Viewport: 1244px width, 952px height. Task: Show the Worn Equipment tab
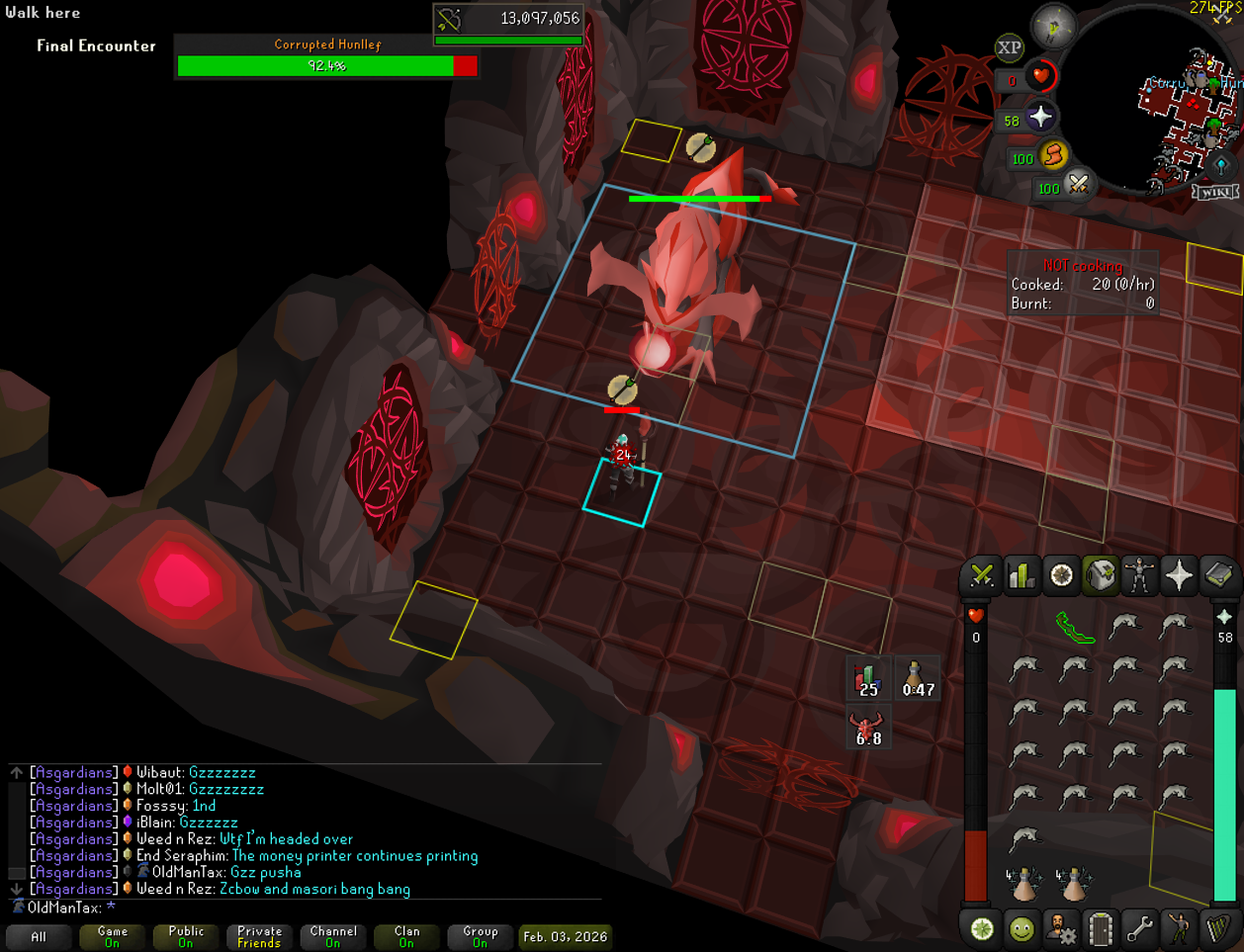[x=1139, y=575]
